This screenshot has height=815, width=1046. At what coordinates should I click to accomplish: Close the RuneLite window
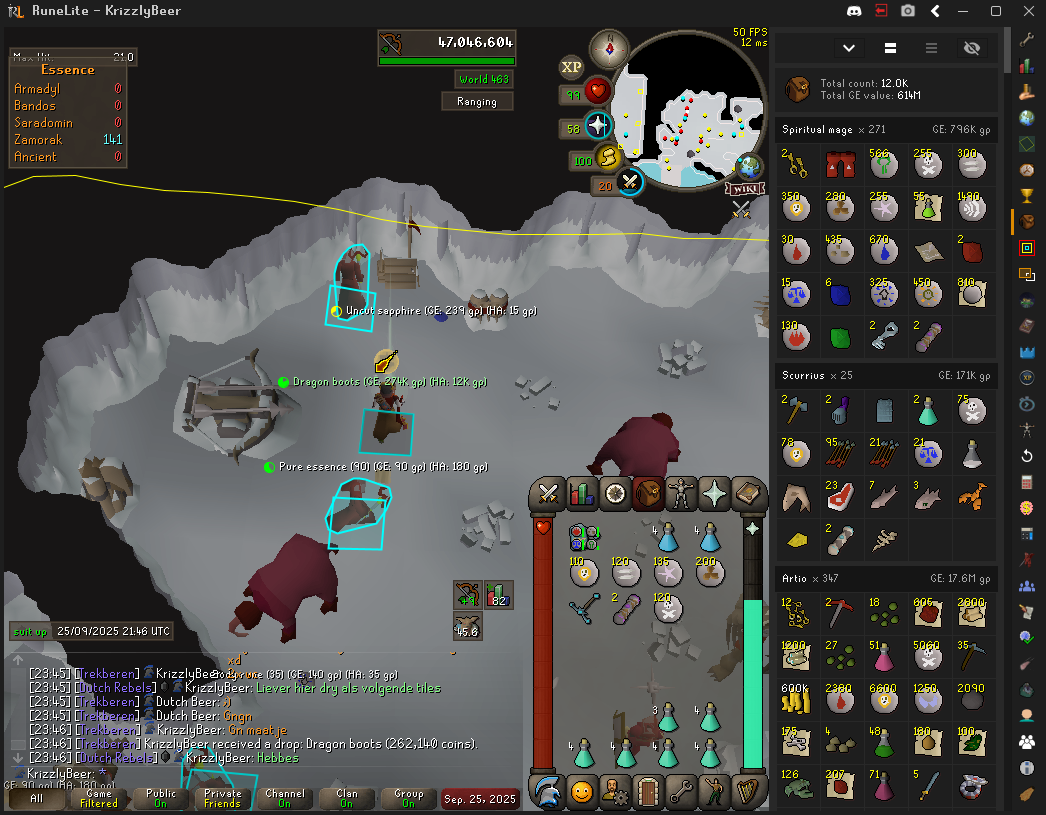(1025, 11)
